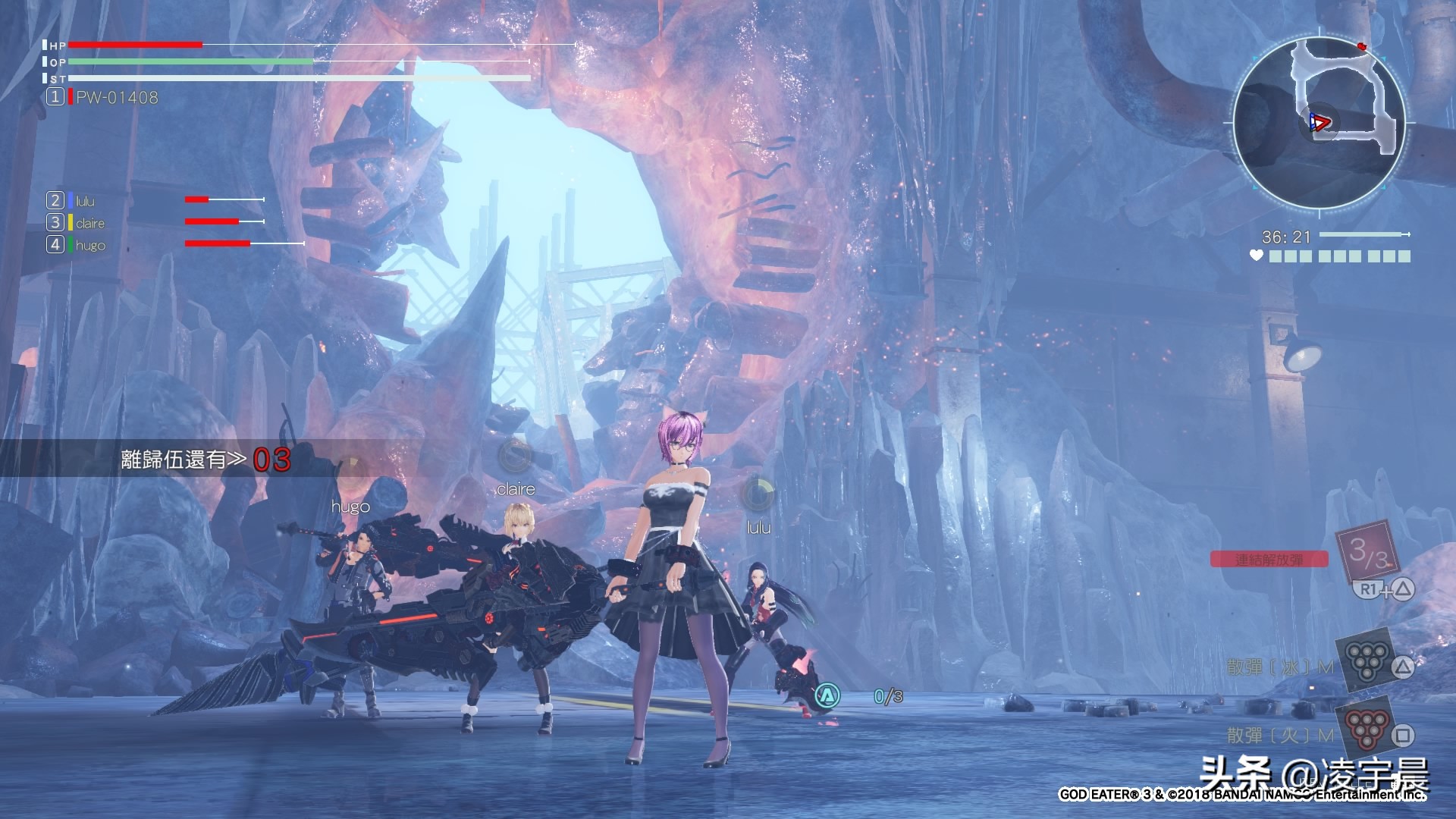Screen dimensions: 1456x819
Task: Select lulu in the party list
Action: click(85, 201)
